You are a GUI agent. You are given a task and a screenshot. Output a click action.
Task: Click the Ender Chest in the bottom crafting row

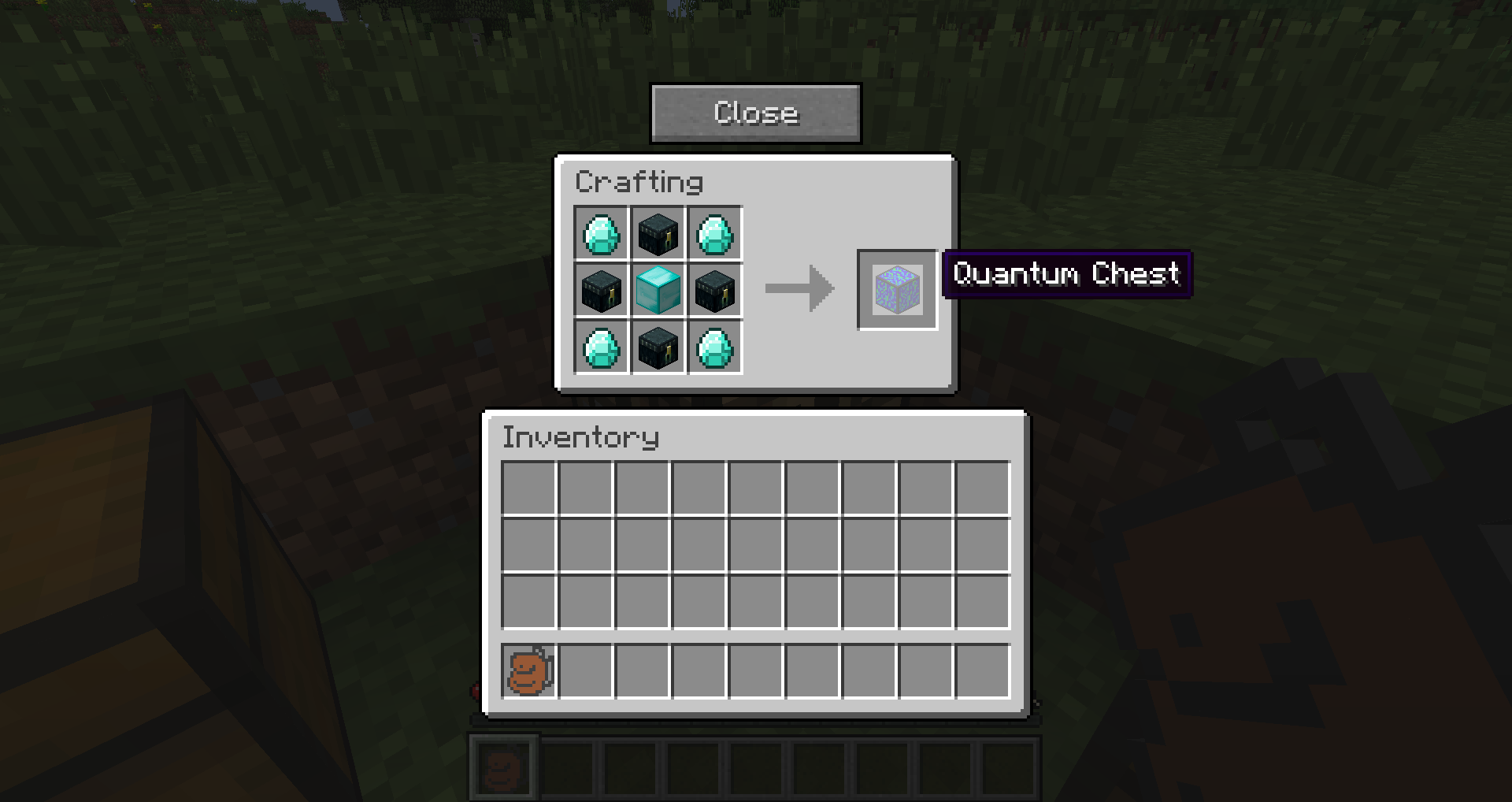pos(658,348)
